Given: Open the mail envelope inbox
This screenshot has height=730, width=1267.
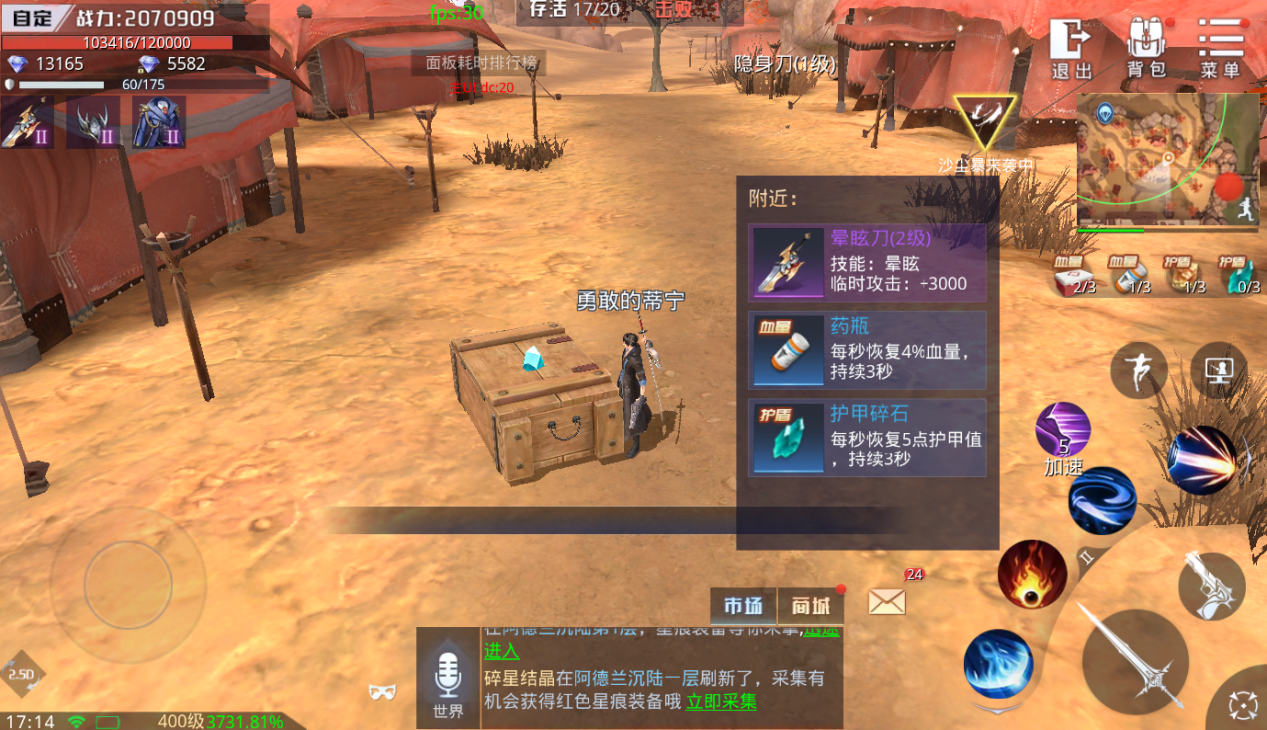Looking at the screenshot, I should 887,601.
